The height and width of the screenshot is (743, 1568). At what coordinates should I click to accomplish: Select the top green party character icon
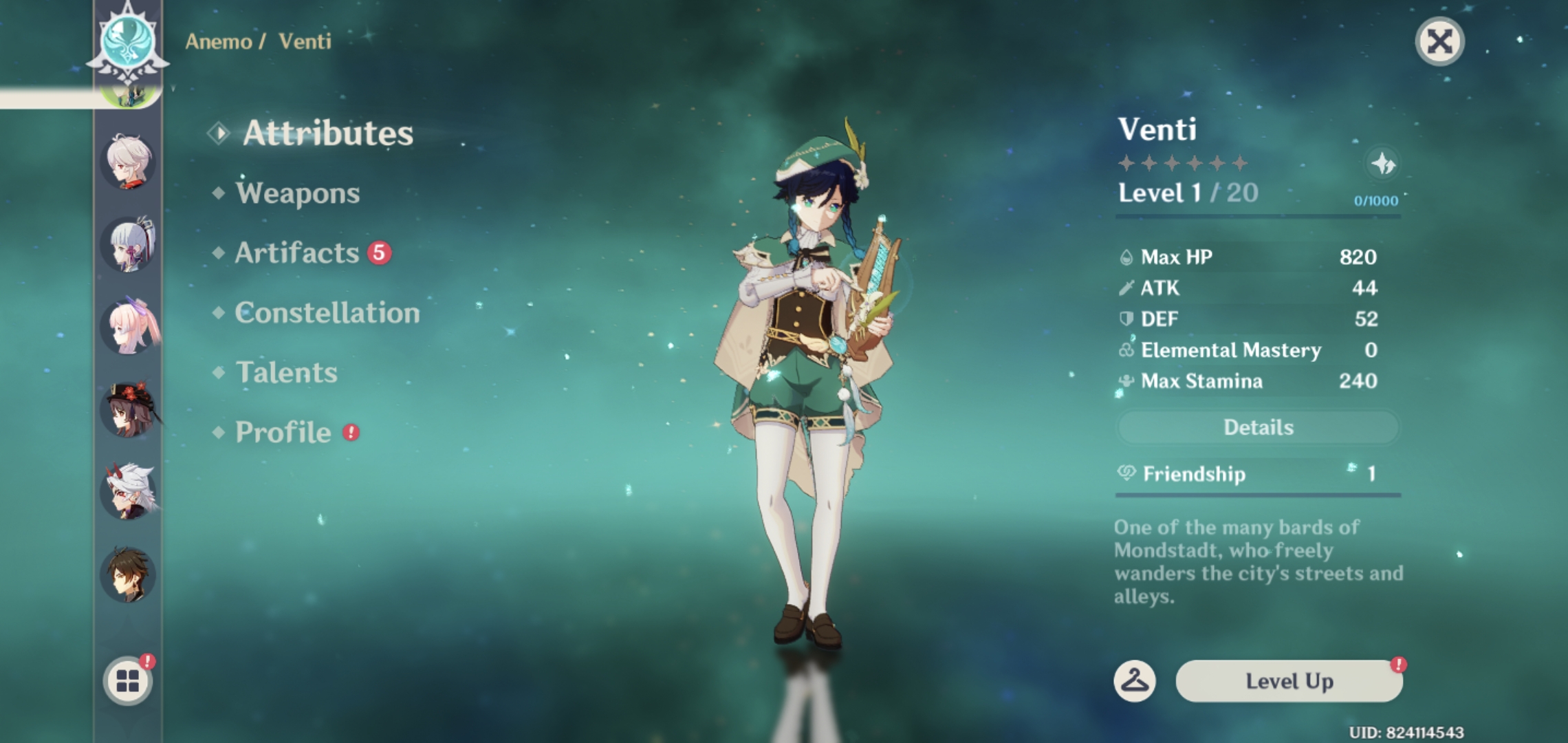click(126, 96)
